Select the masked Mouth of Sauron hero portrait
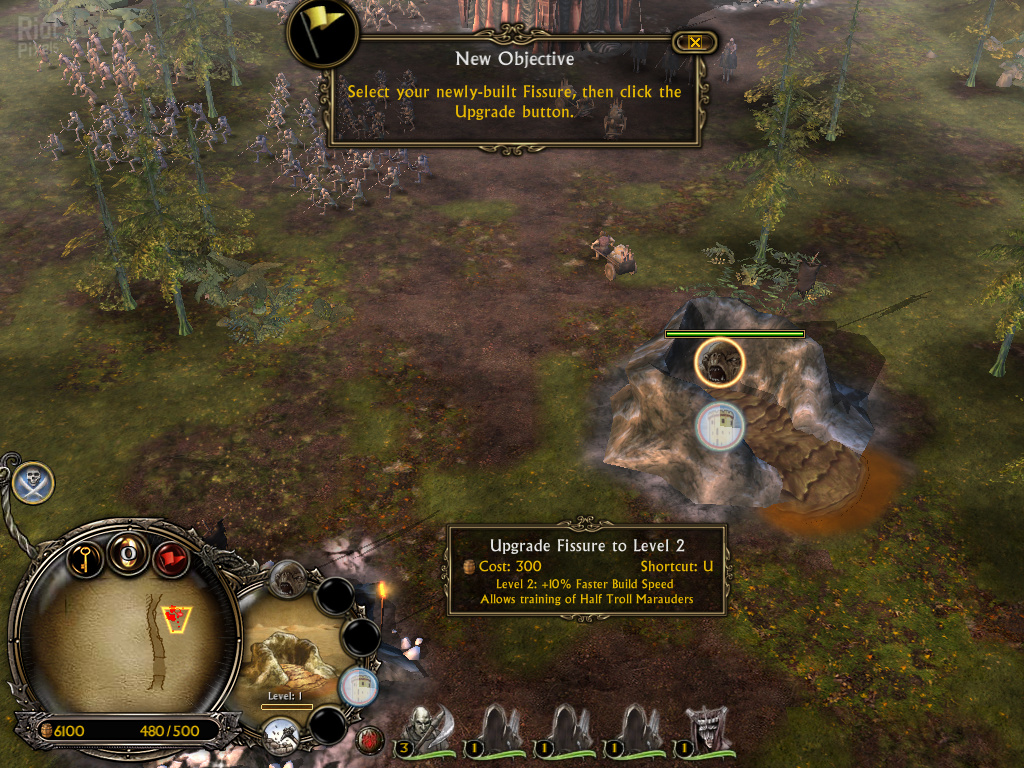Viewport: 1024px width, 768px height. pyautogui.click(x=706, y=731)
